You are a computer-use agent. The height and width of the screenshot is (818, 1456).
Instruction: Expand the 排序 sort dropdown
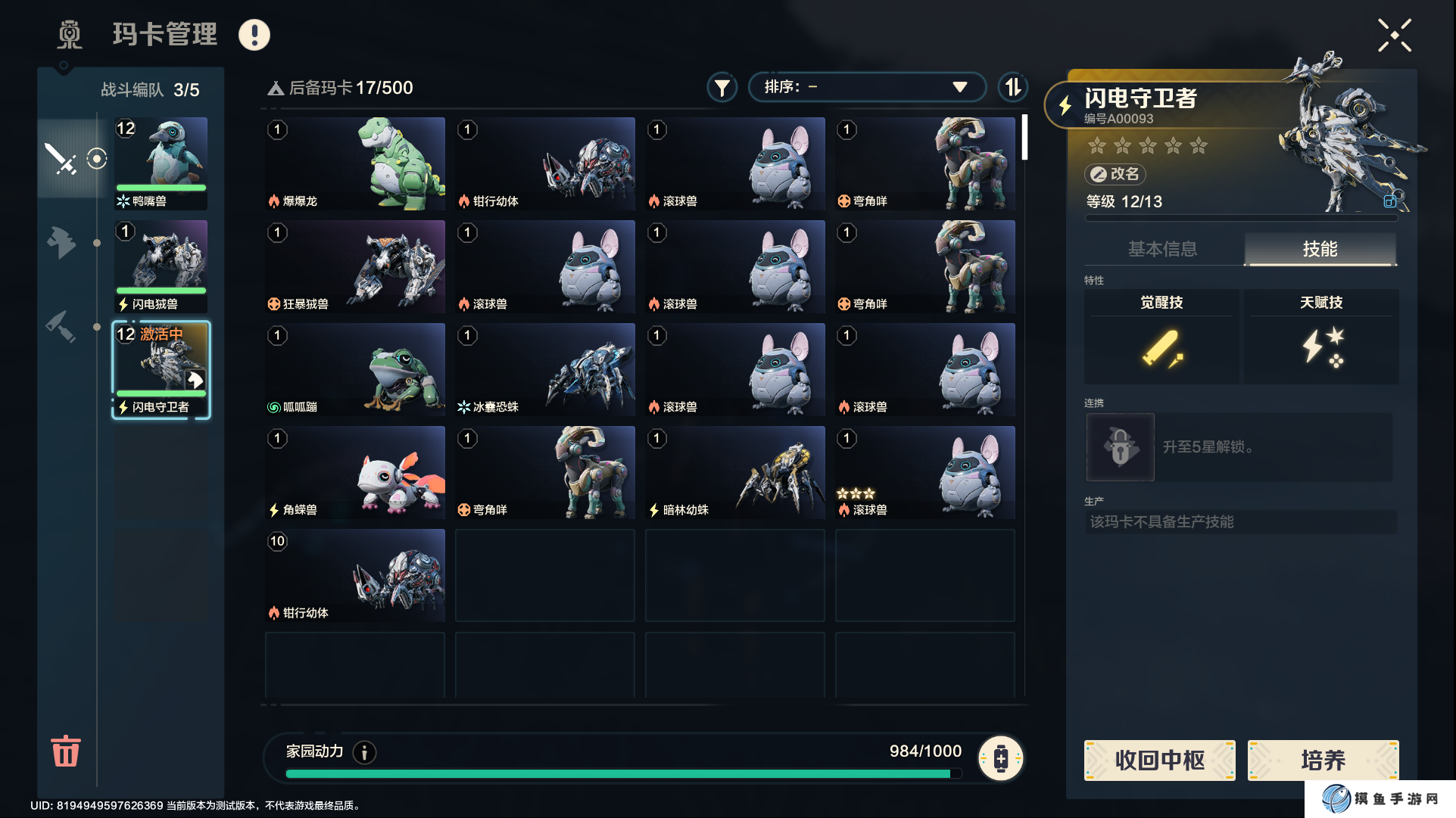[x=866, y=87]
